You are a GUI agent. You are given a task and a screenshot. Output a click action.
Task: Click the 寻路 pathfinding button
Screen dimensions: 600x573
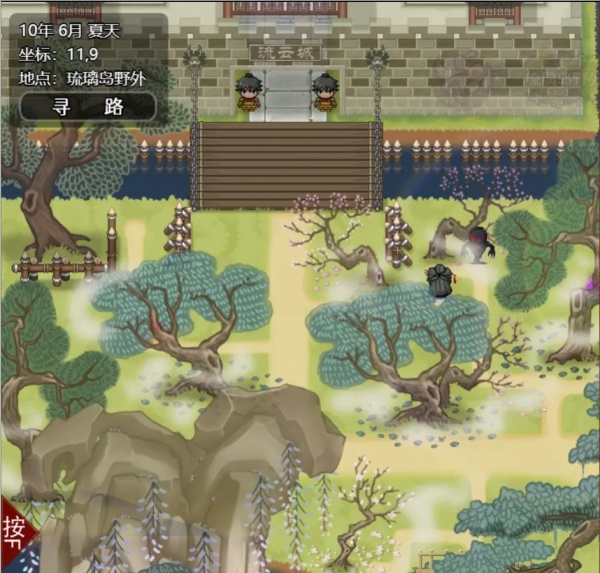tap(87, 107)
